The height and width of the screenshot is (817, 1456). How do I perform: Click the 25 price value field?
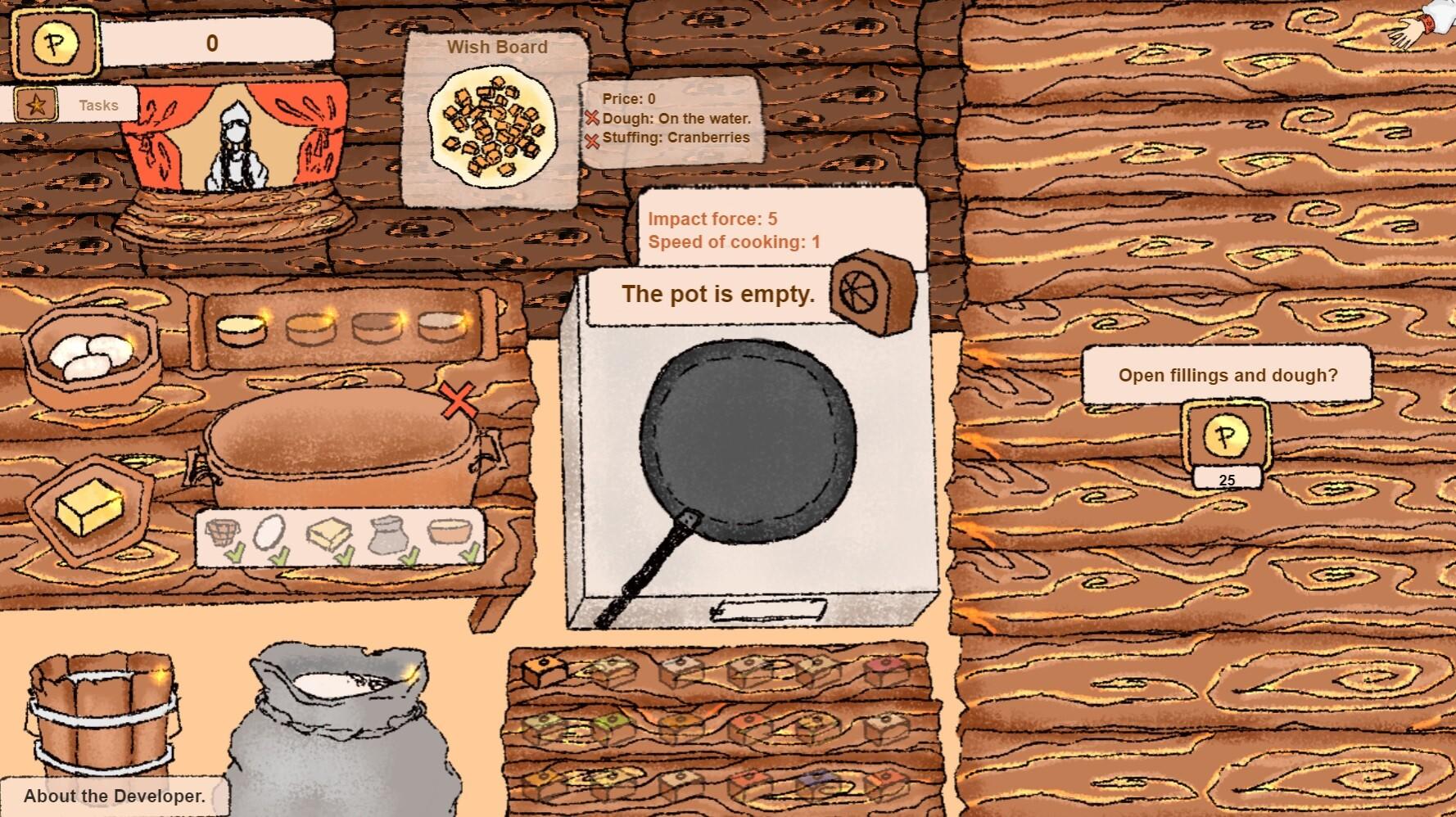(1225, 481)
